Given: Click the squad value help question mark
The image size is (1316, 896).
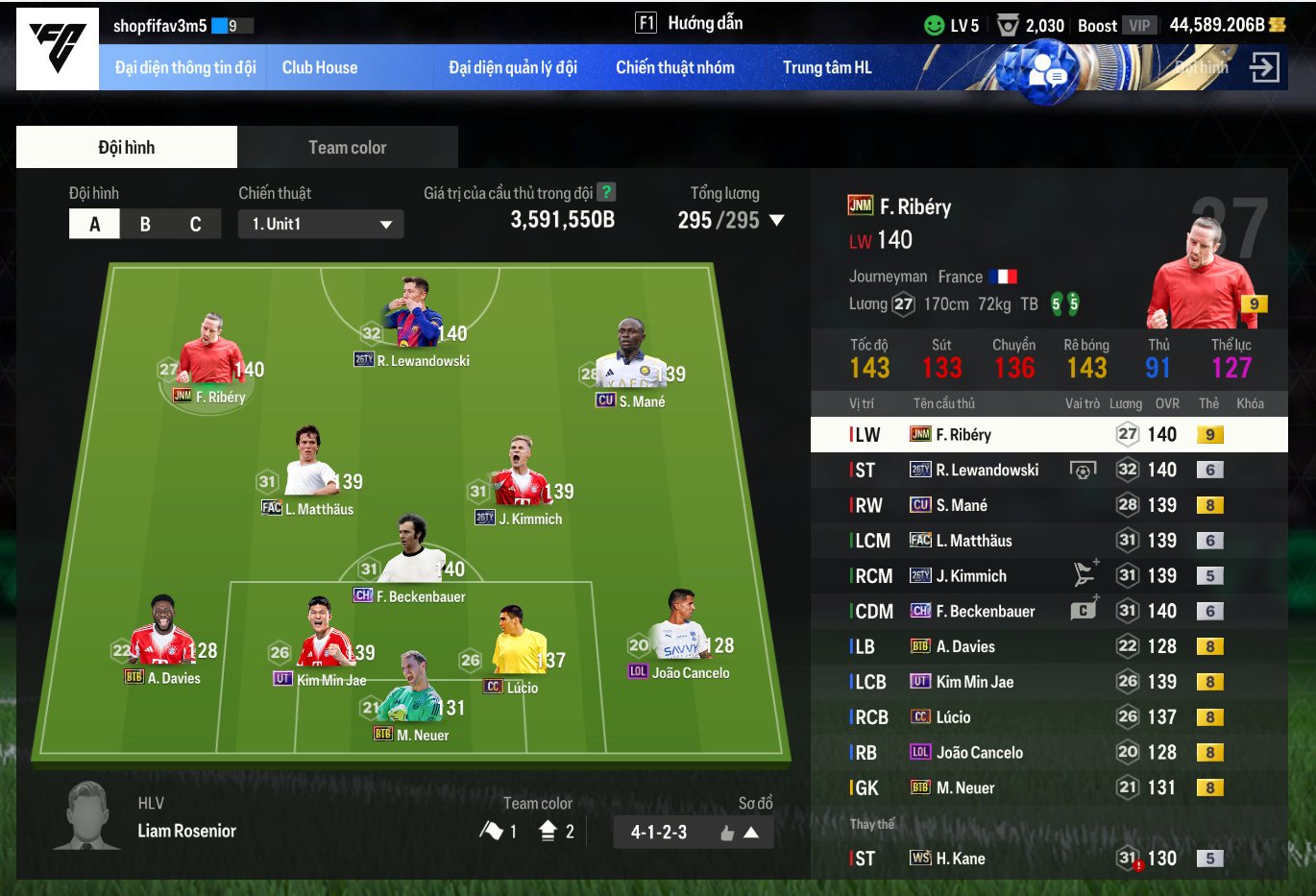Looking at the screenshot, I should coord(605,192).
